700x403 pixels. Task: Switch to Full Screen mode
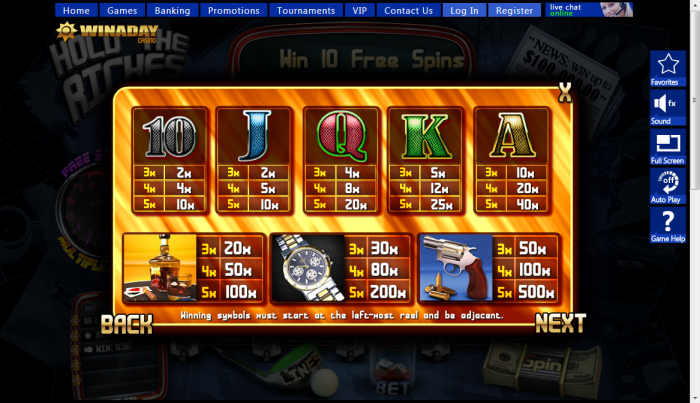666,147
